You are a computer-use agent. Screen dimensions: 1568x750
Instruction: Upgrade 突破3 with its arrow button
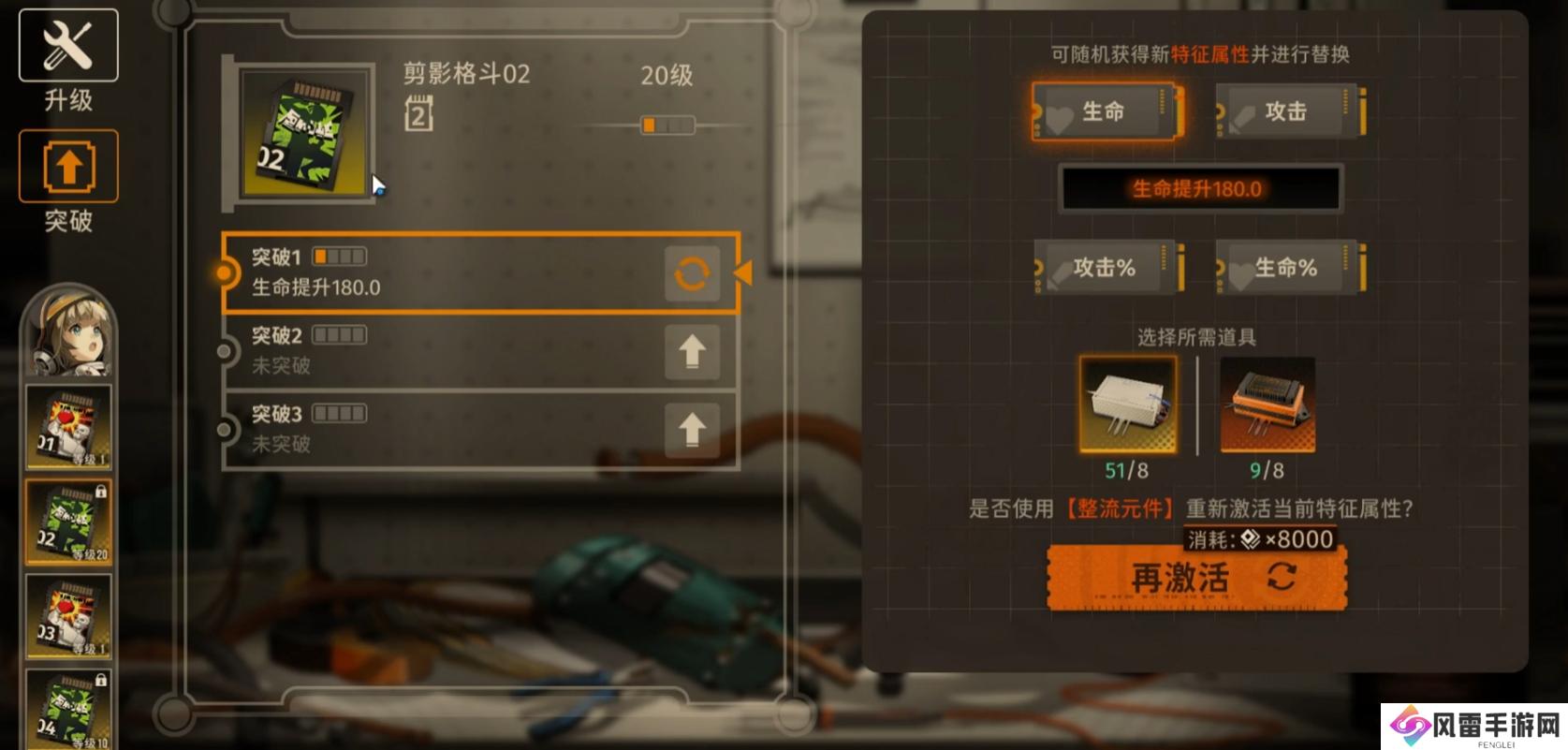692,430
